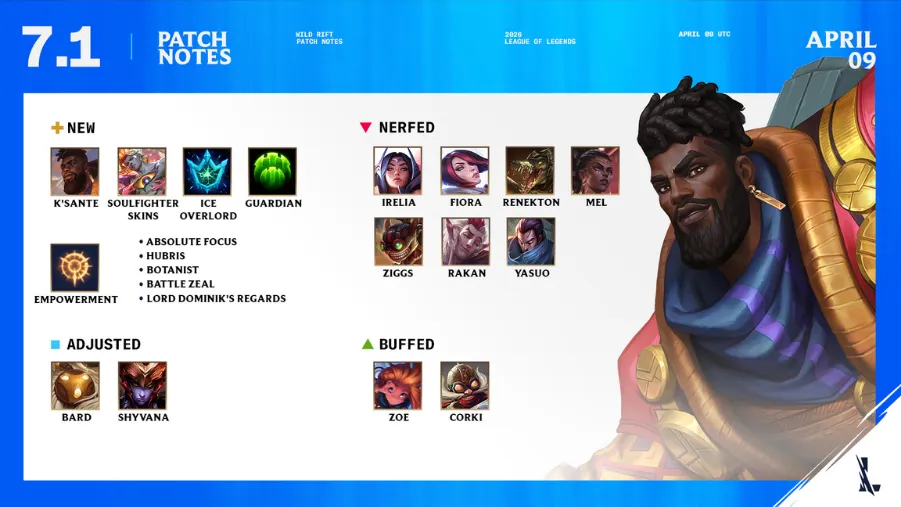Select the Shyvana portrait
The image size is (901, 507).
click(x=142, y=386)
